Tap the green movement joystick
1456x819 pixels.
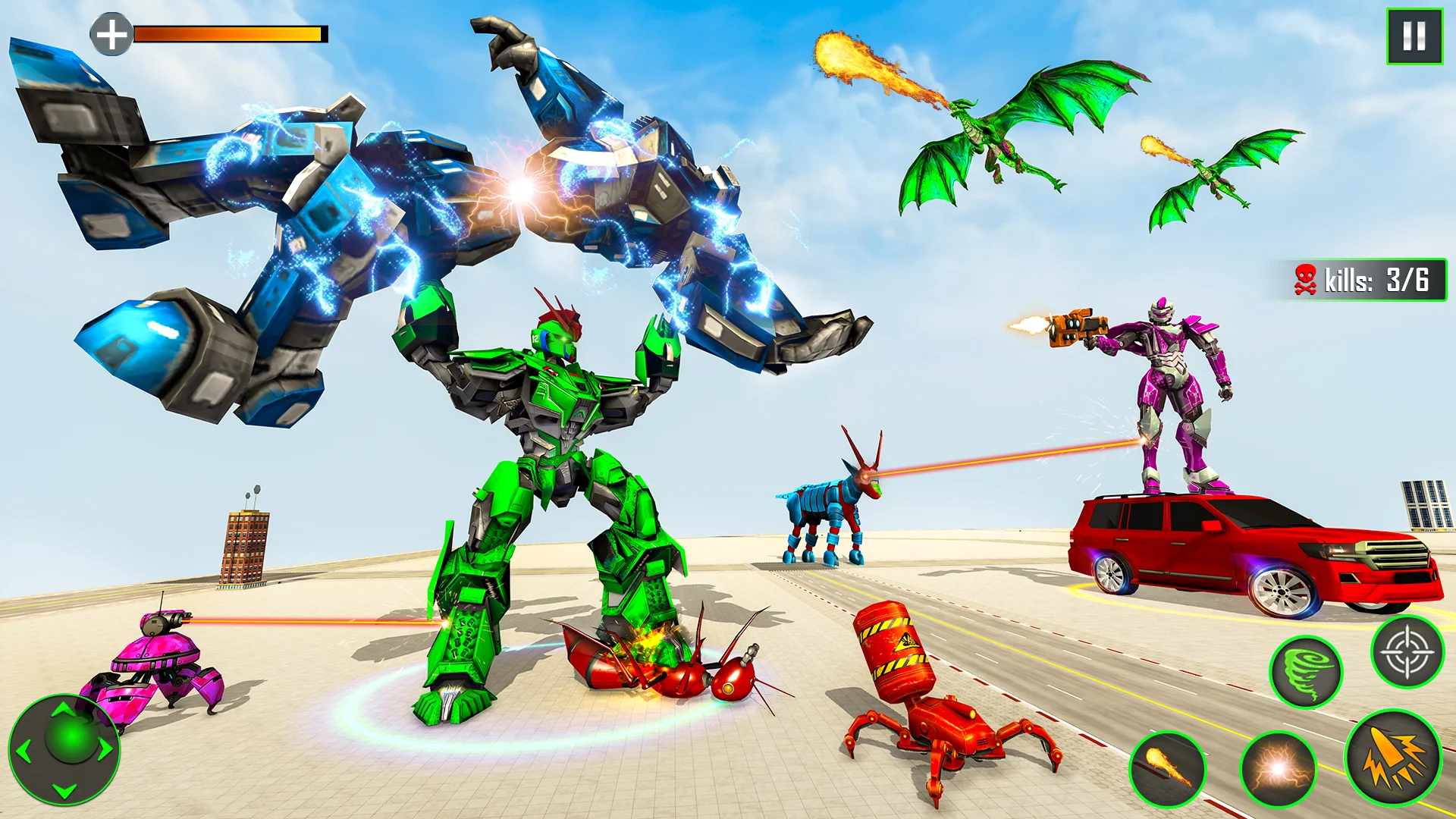coord(64,749)
